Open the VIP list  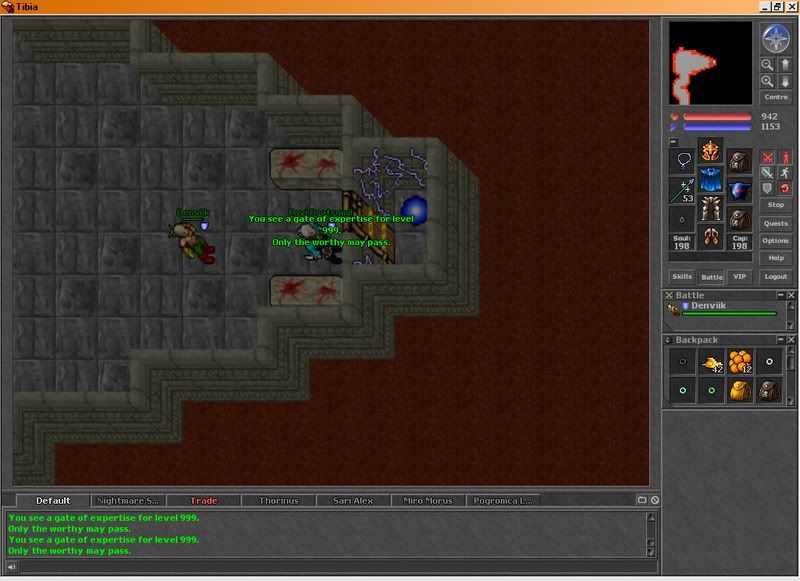click(x=740, y=276)
